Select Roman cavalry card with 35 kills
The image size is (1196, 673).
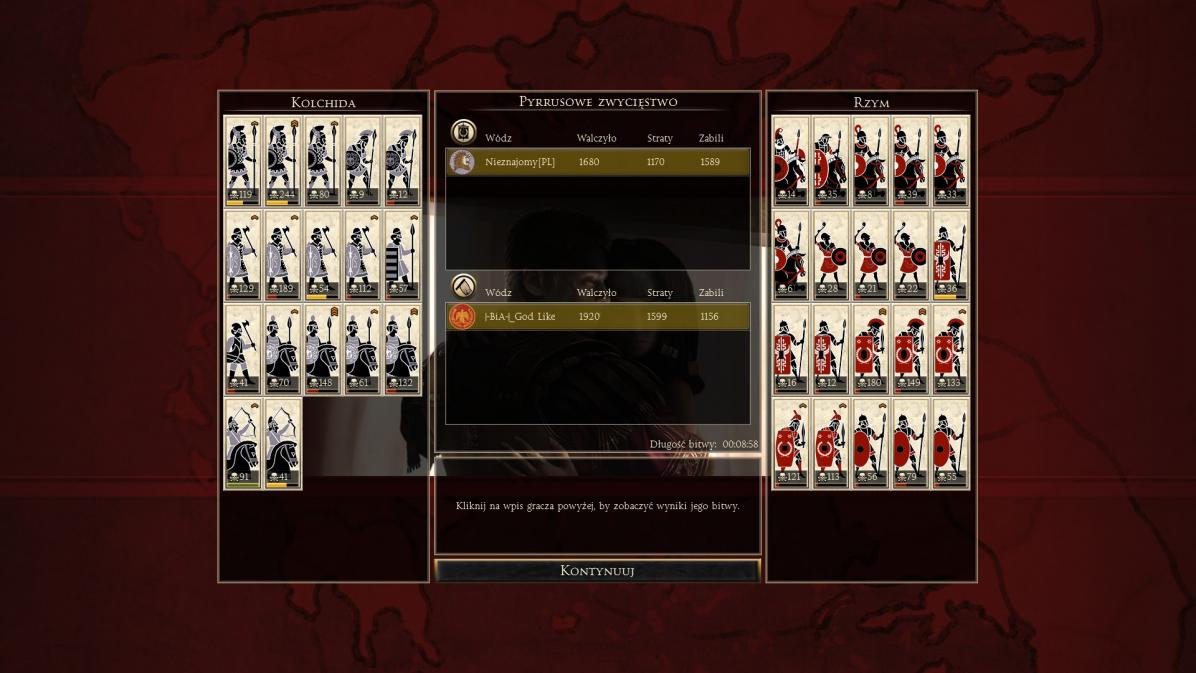(830, 160)
